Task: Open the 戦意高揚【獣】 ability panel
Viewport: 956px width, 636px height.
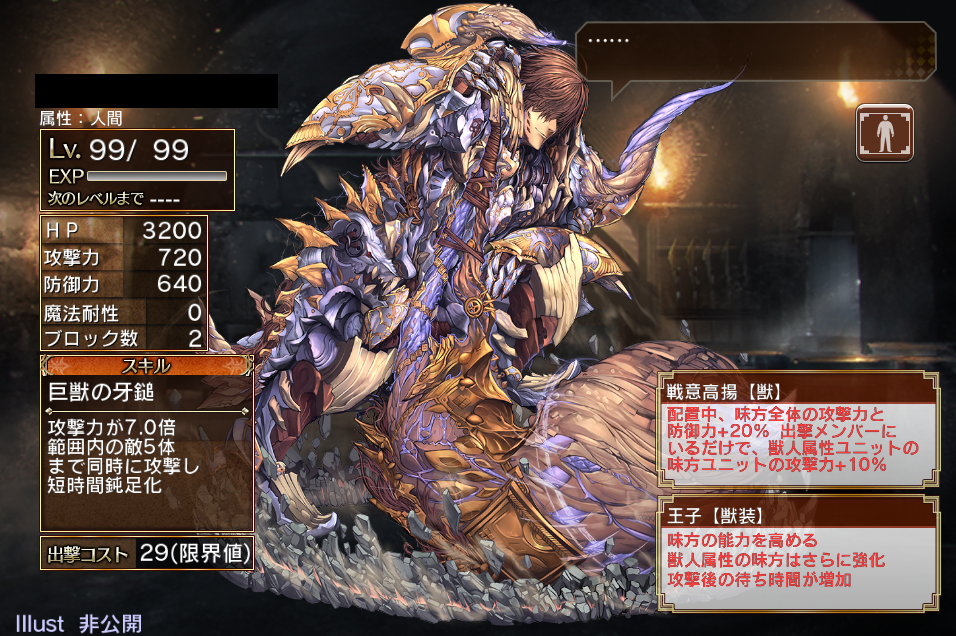Action: tap(798, 430)
